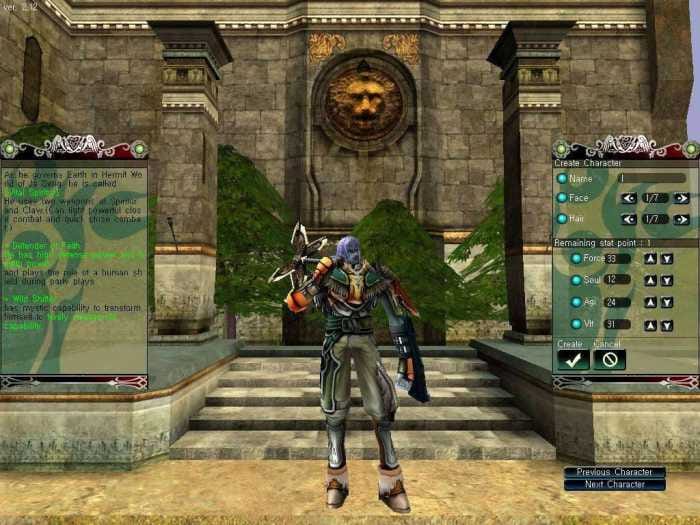Remove a point from Agi
This screenshot has height=525, width=700.
[x=667, y=302]
